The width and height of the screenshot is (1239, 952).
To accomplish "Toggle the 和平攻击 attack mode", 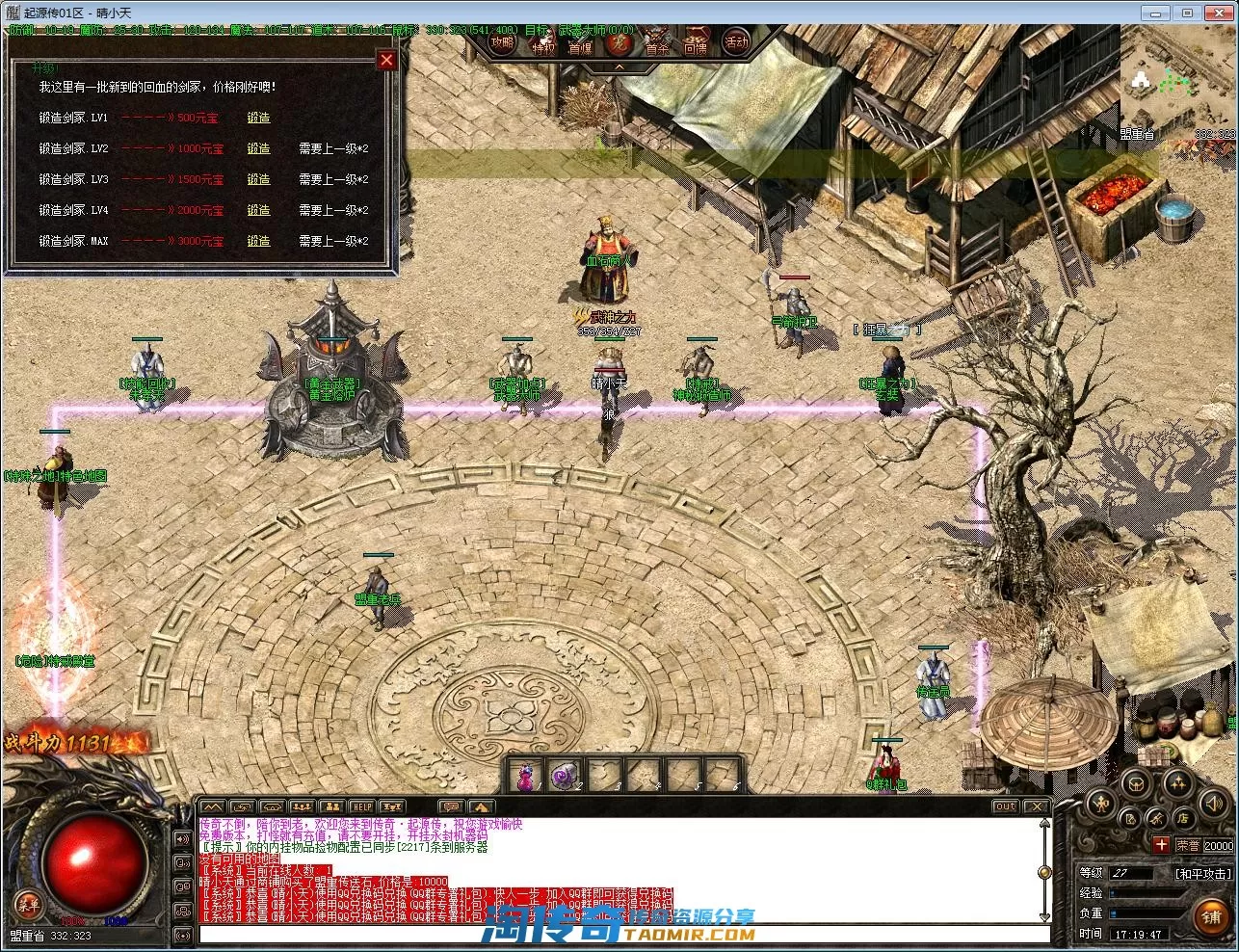I will 1202,874.
